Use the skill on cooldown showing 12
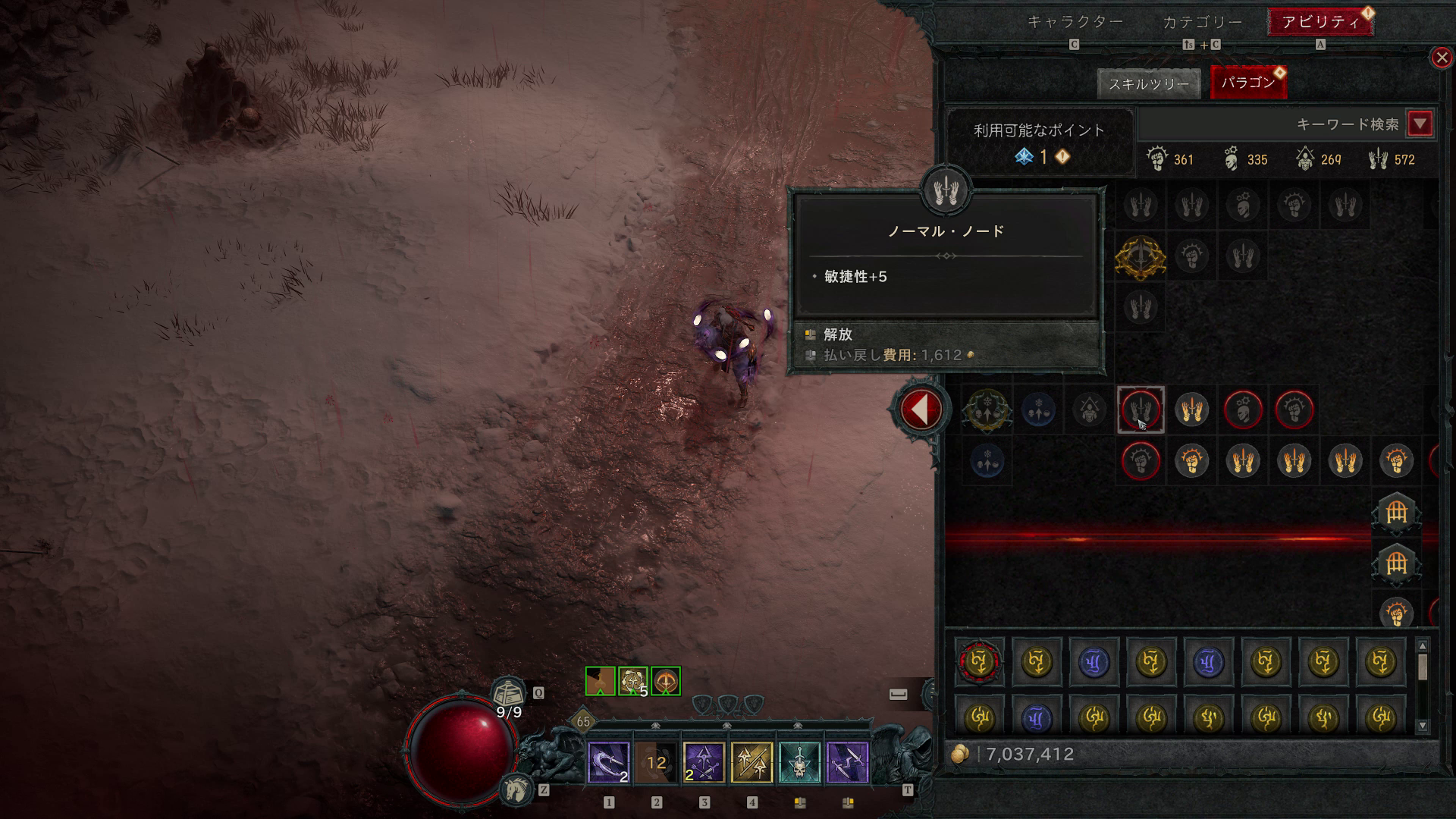This screenshot has width=1456, height=819. coord(657,762)
